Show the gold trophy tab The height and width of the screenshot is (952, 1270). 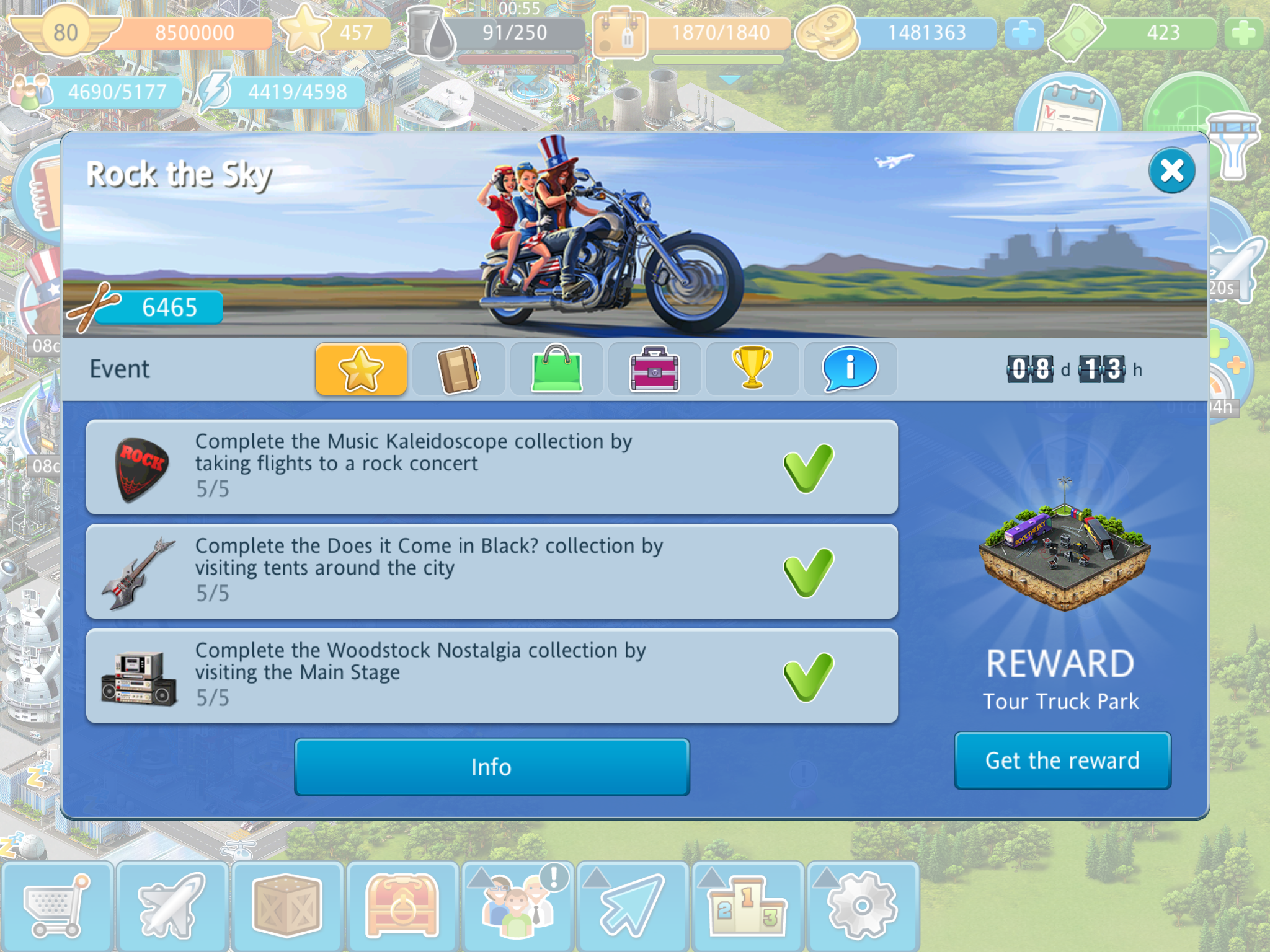(752, 369)
